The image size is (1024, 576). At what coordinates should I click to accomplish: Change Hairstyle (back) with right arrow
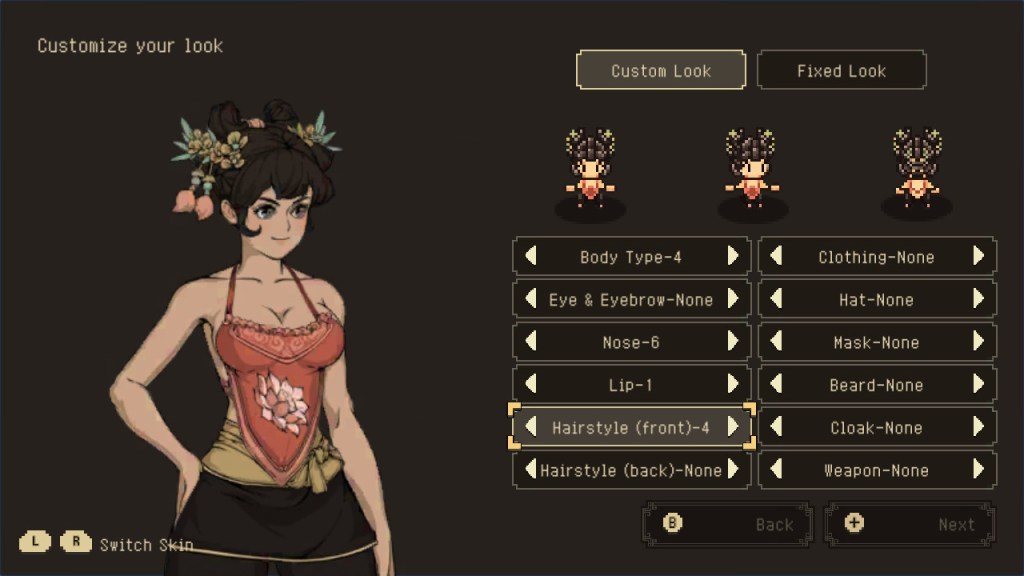pyautogui.click(x=733, y=470)
